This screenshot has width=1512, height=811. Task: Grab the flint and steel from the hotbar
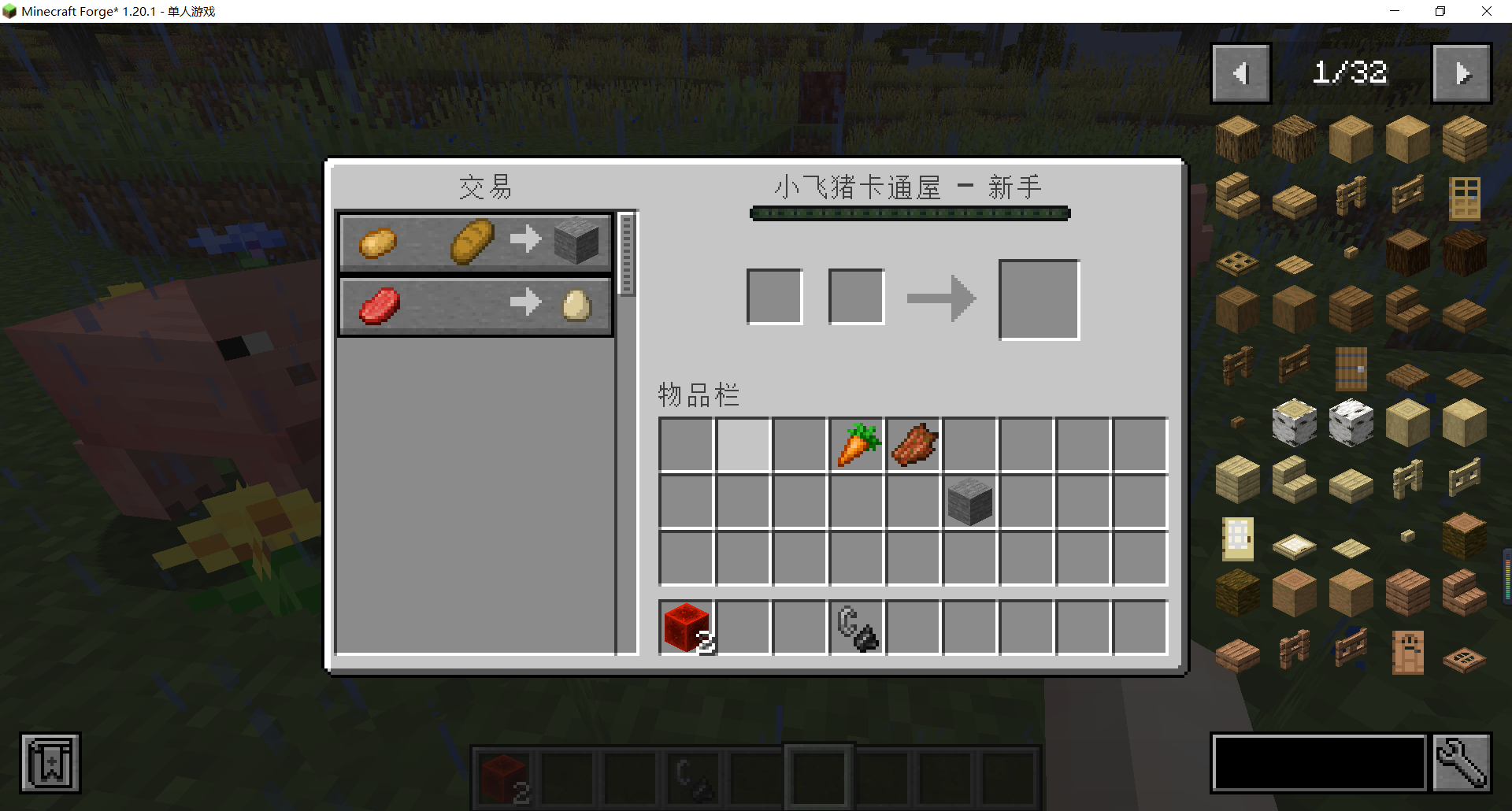pyautogui.click(x=856, y=627)
